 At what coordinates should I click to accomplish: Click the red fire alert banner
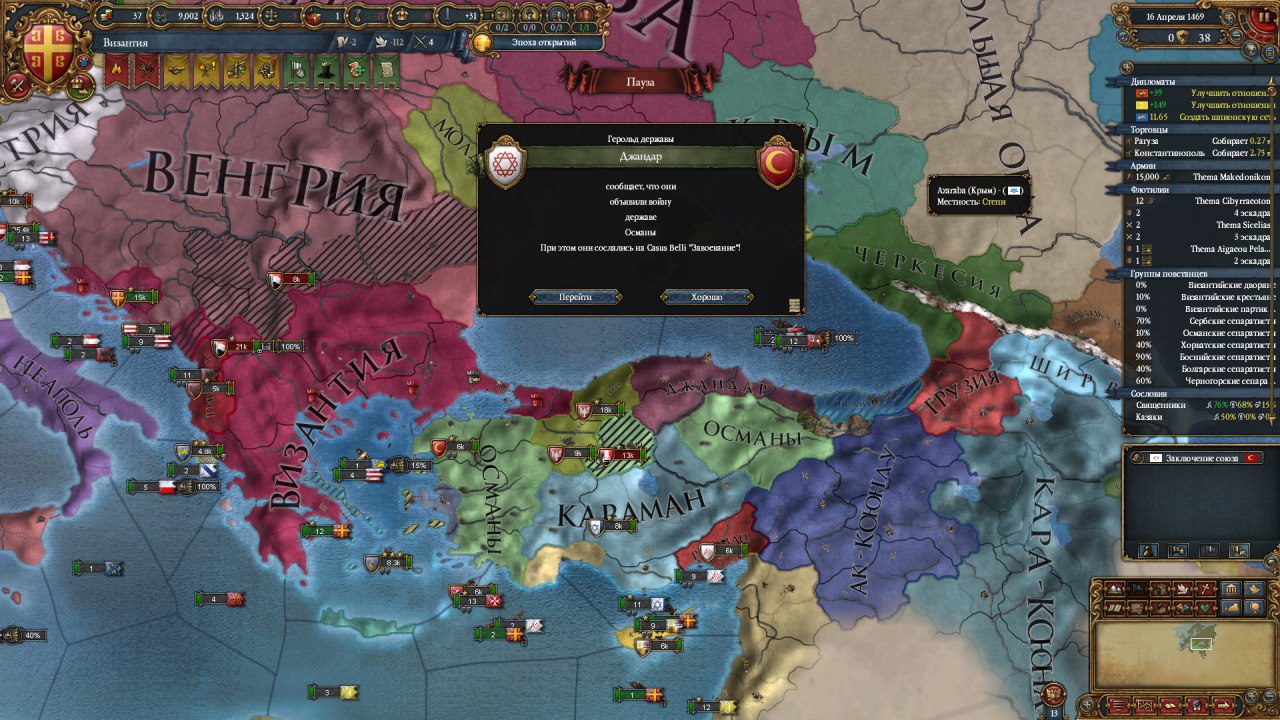pos(117,69)
